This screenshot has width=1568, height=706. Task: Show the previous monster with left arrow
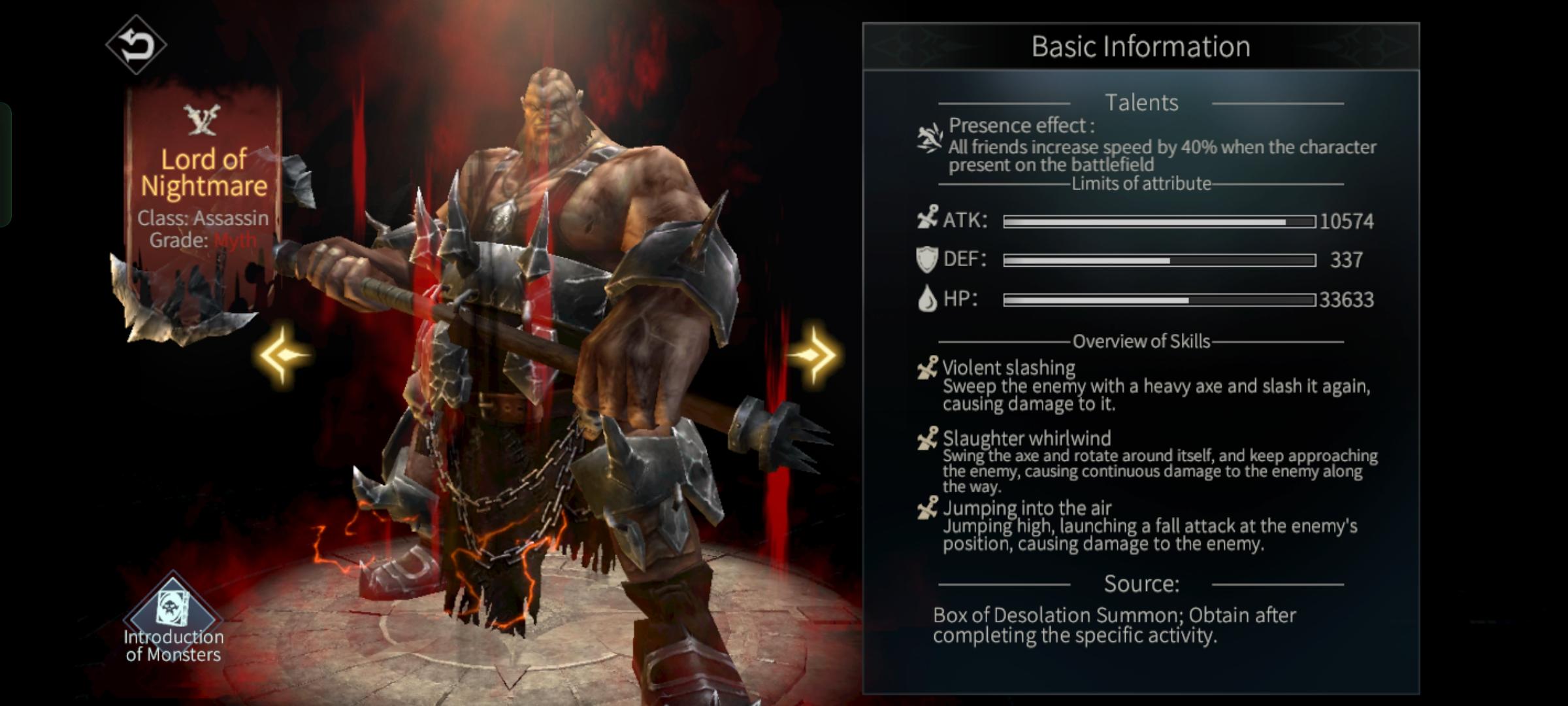coord(283,355)
